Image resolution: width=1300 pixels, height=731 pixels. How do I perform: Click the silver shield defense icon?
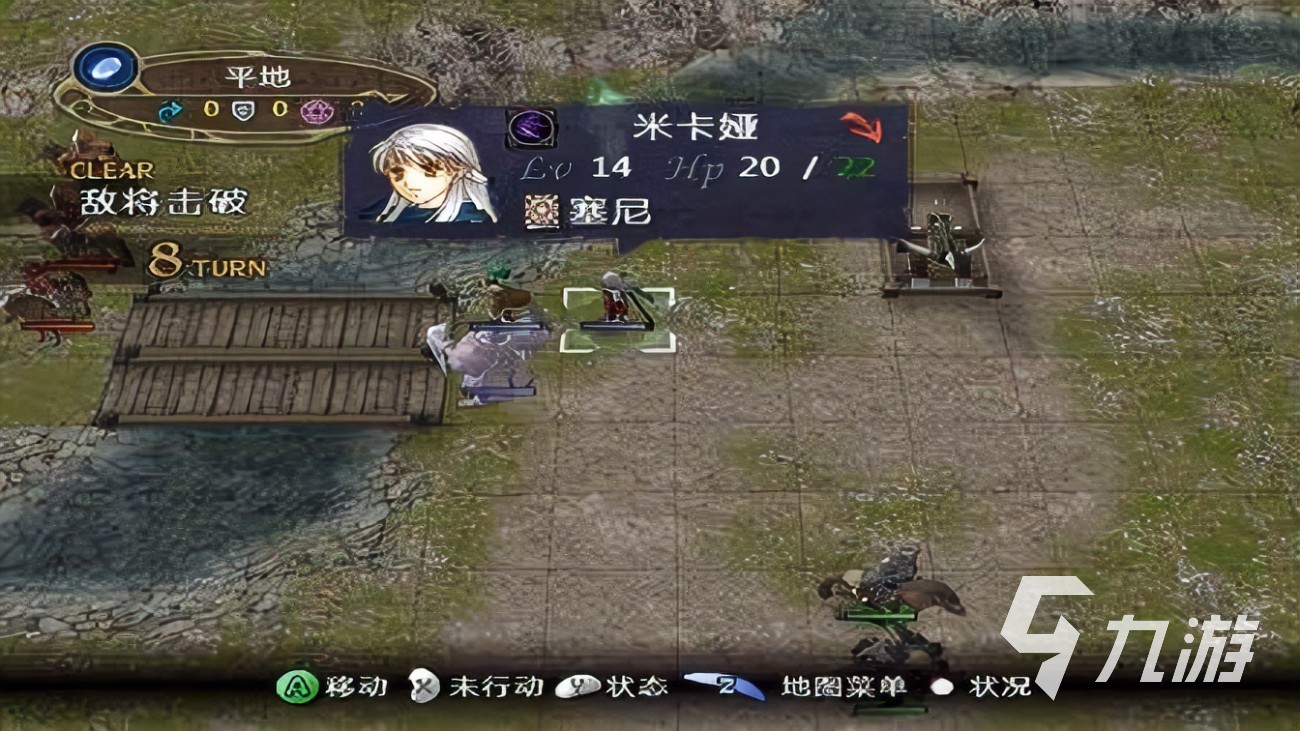point(243,110)
